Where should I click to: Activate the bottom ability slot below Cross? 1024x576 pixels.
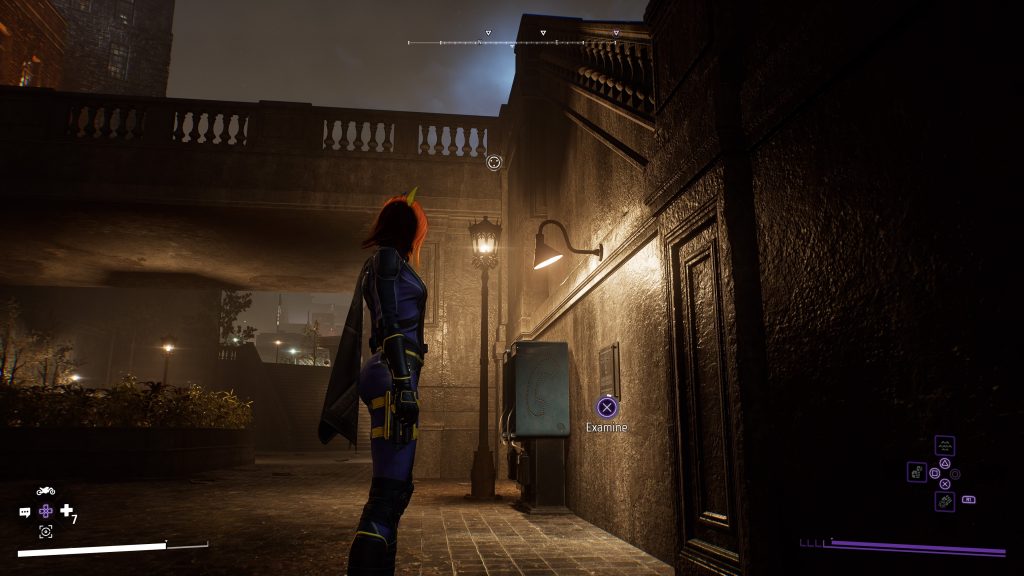(x=945, y=501)
